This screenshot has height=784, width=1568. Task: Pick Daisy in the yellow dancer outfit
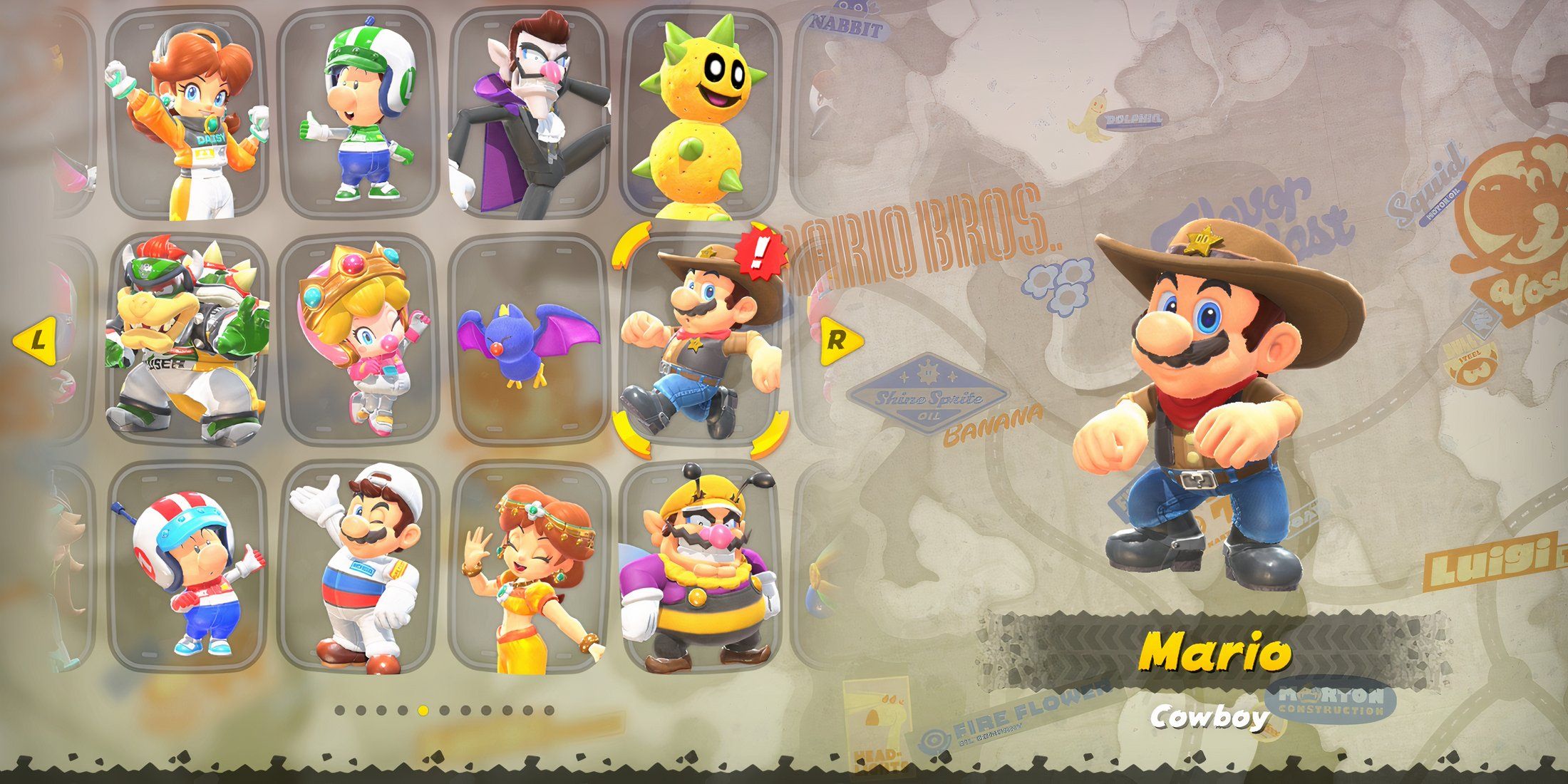[x=529, y=567]
